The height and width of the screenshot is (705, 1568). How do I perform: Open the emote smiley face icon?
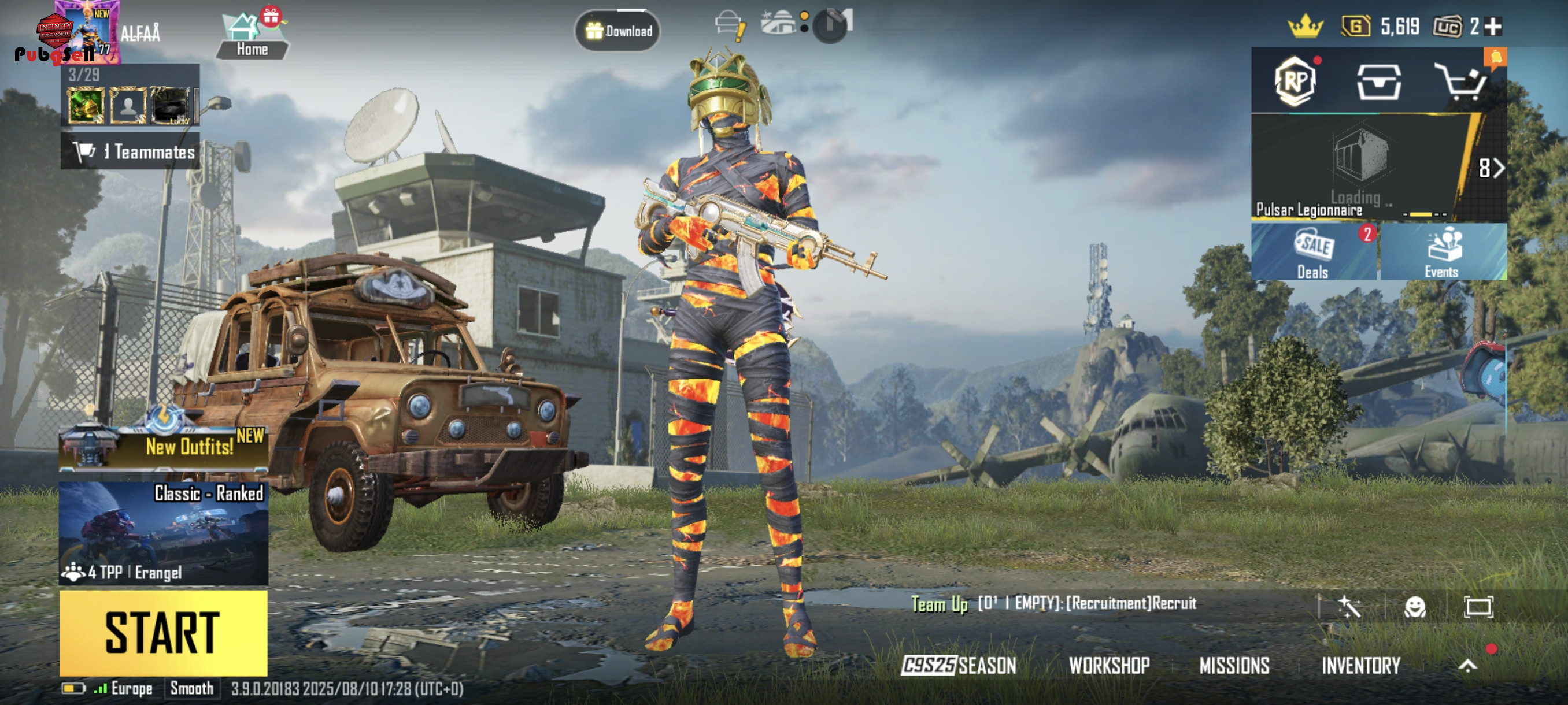[1415, 606]
